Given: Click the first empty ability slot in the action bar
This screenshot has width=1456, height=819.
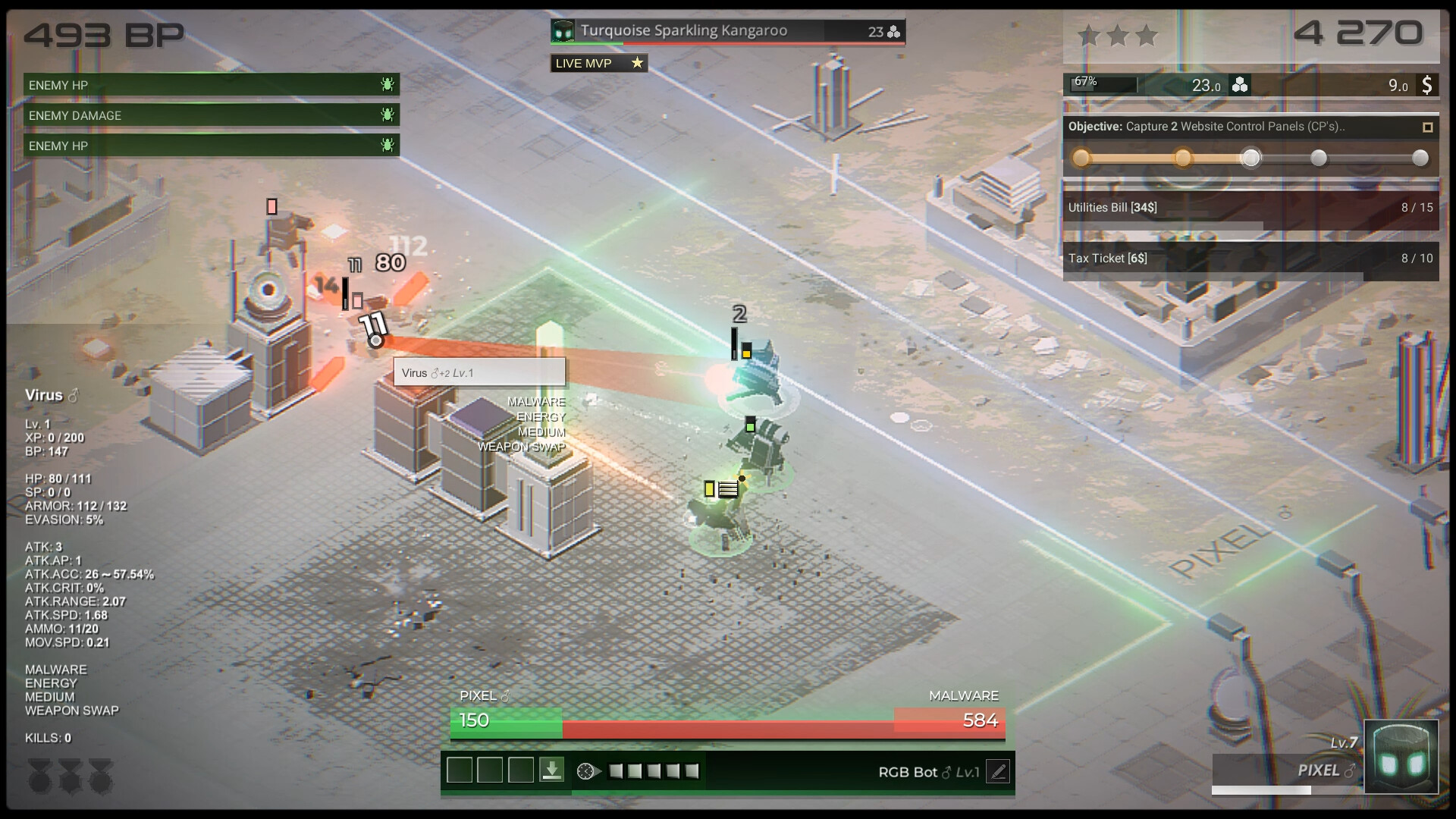Looking at the screenshot, I should click(x=459, y=770).
